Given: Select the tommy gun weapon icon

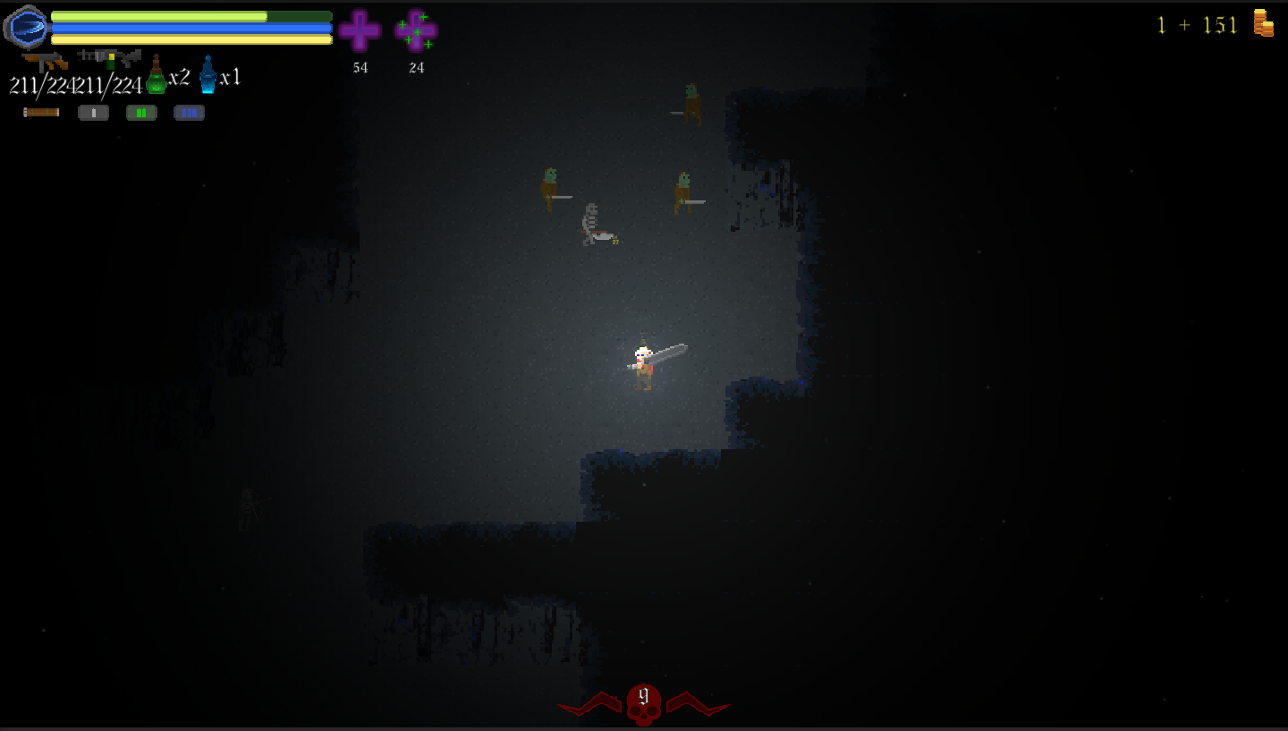Looking at the screenshot, I should tap(44, 60).
